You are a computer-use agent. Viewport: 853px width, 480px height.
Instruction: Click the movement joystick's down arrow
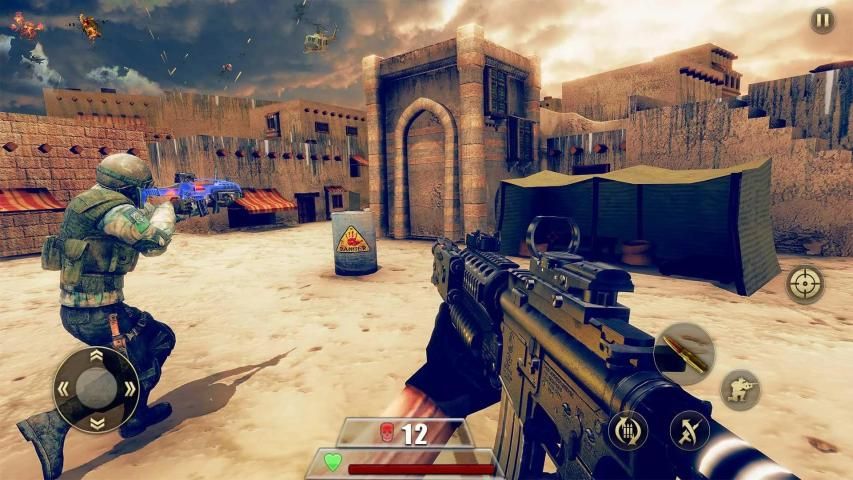96,422
